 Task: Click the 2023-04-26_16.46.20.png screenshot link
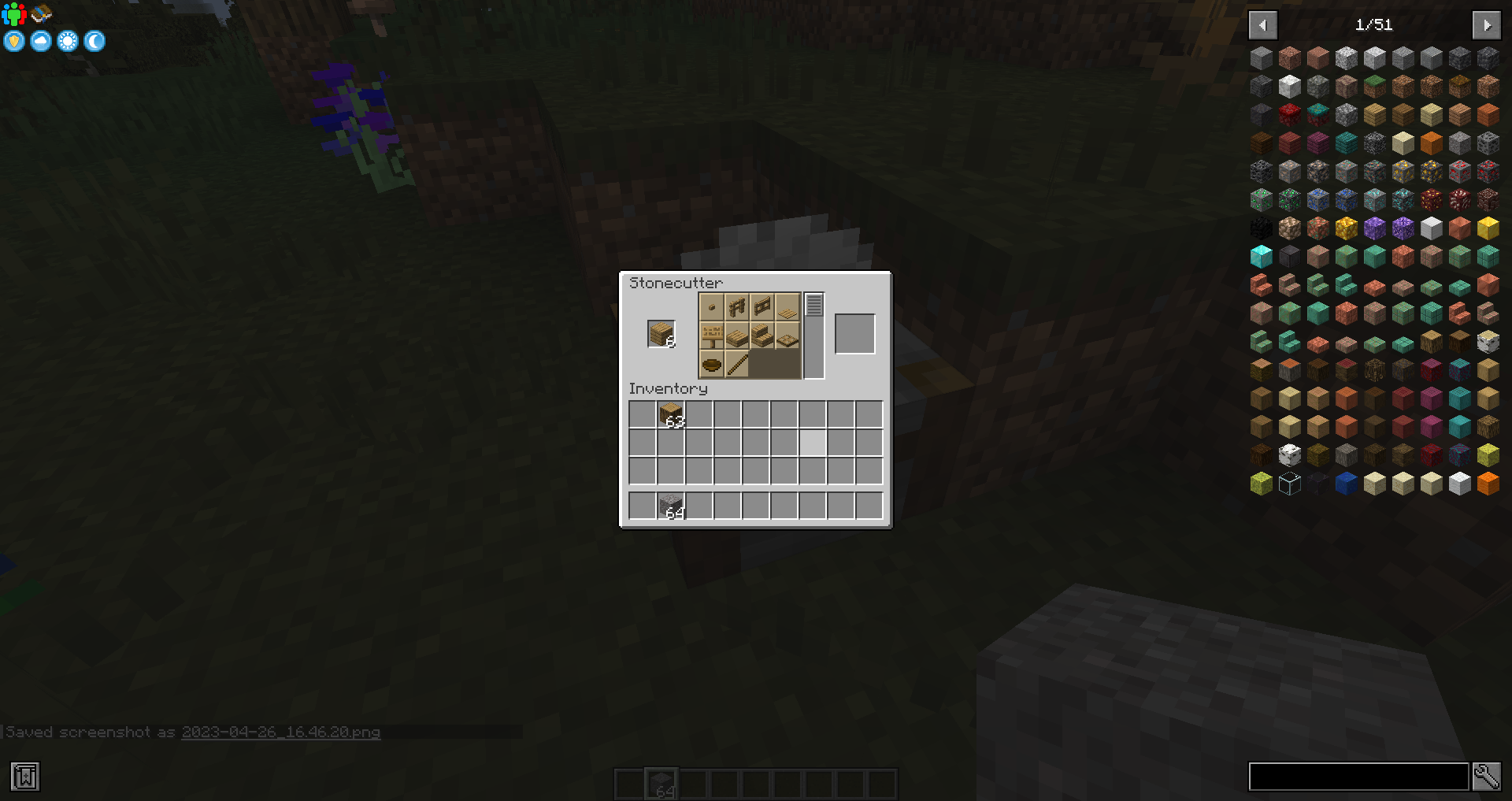click(280, 732)
